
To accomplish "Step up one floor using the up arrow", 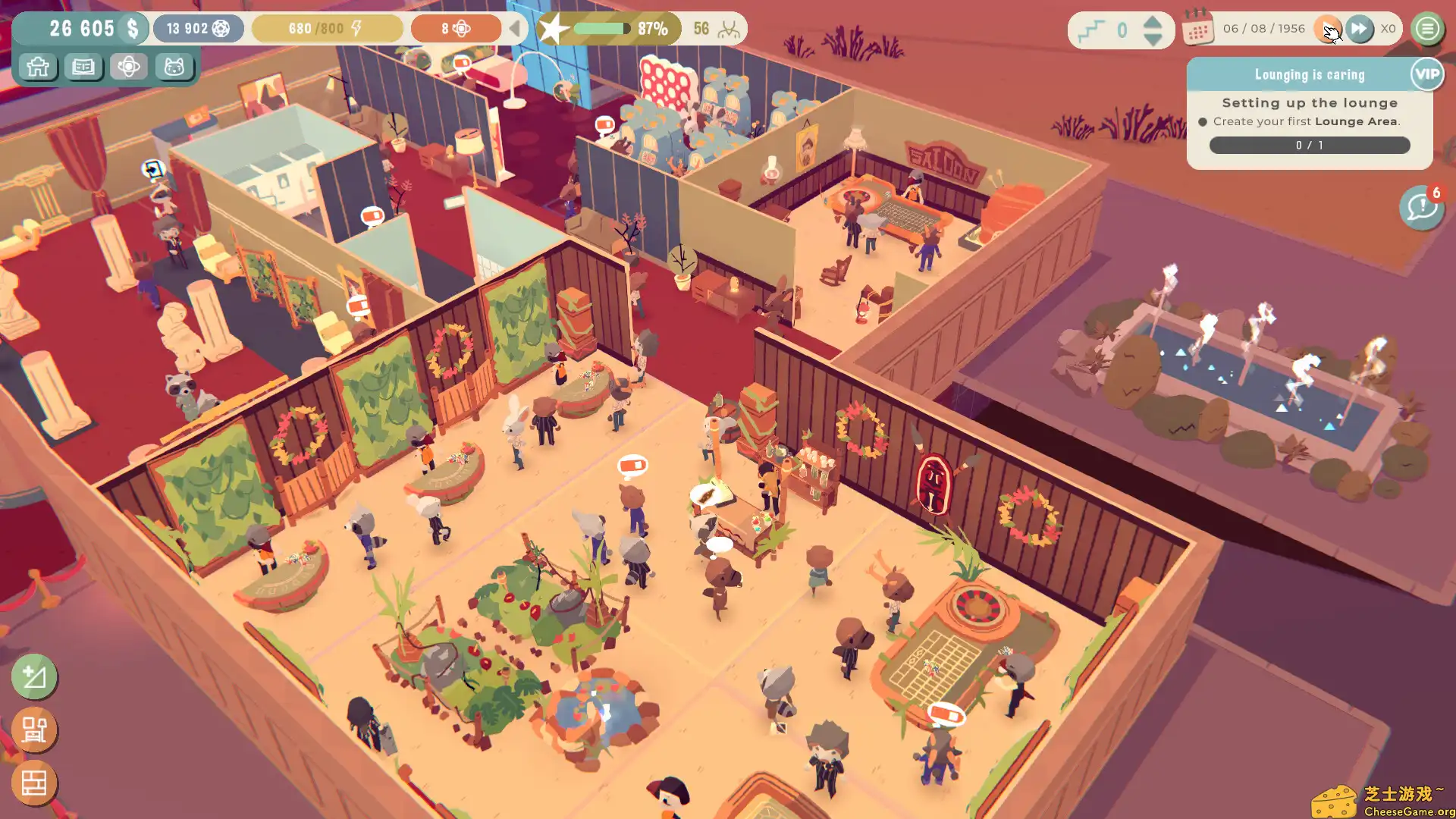I will tap(1152, 22).
